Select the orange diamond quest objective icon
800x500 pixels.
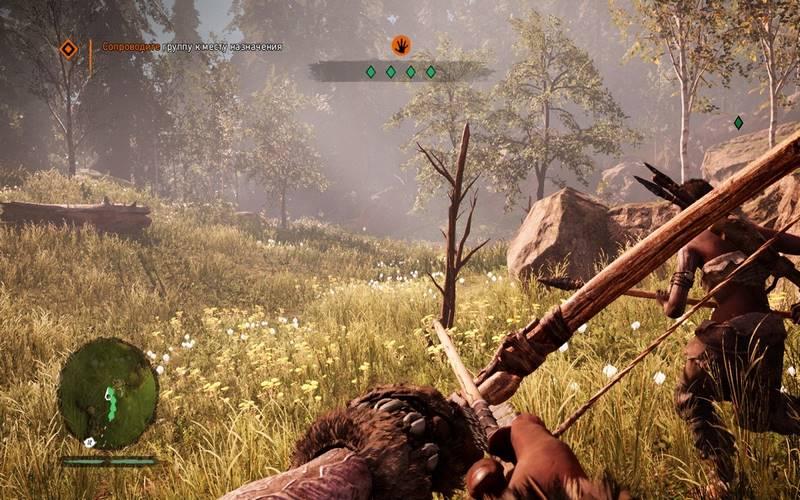[x=68, y=48]
